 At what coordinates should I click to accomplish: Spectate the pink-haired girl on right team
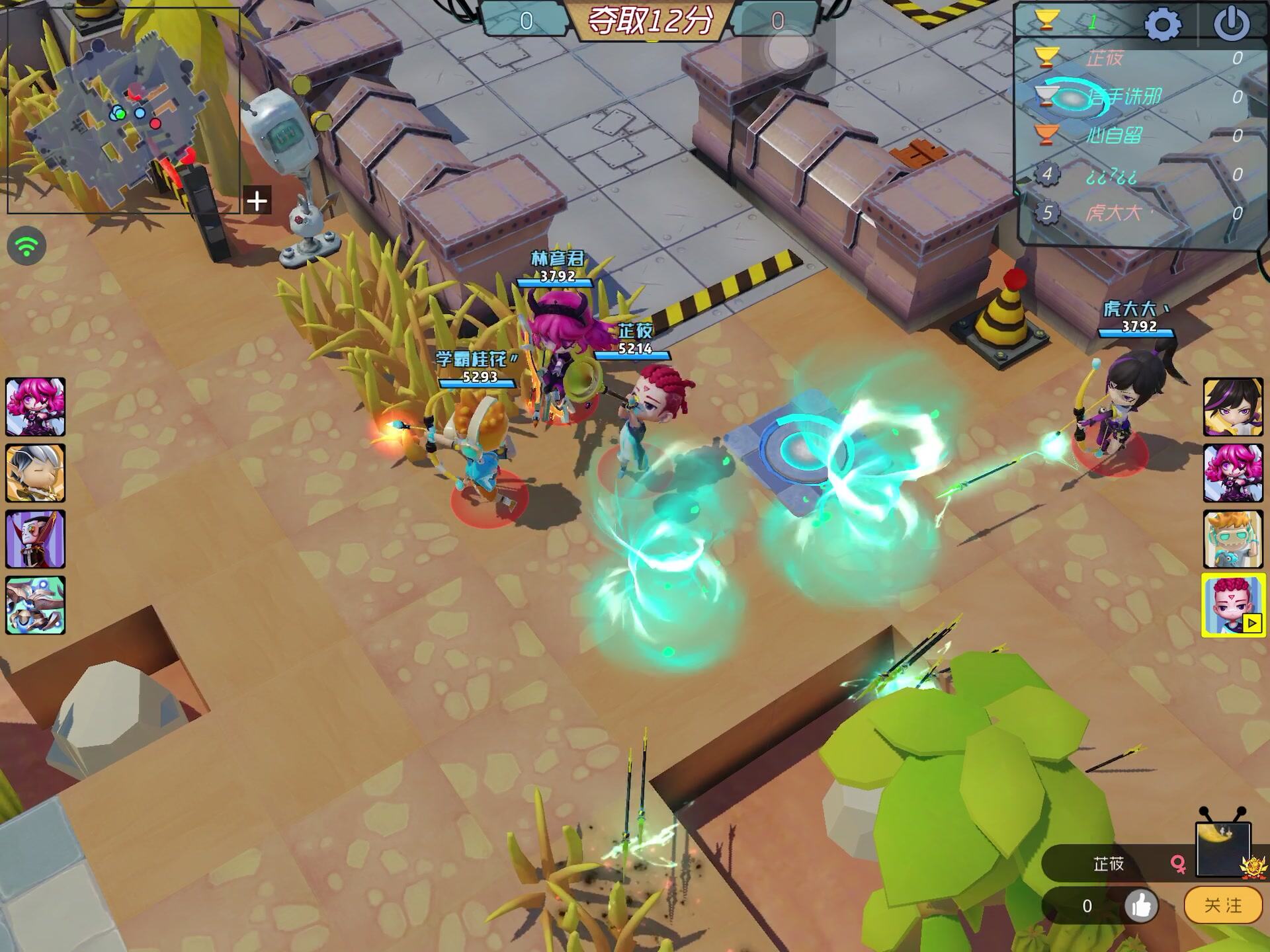1233,473
